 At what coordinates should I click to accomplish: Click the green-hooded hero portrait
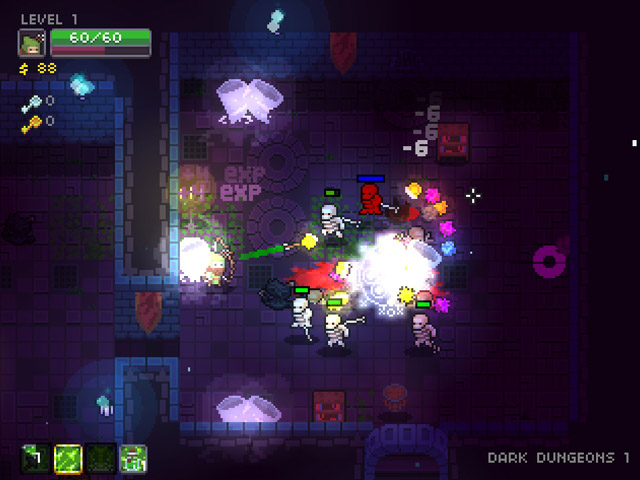coord(32,43)
